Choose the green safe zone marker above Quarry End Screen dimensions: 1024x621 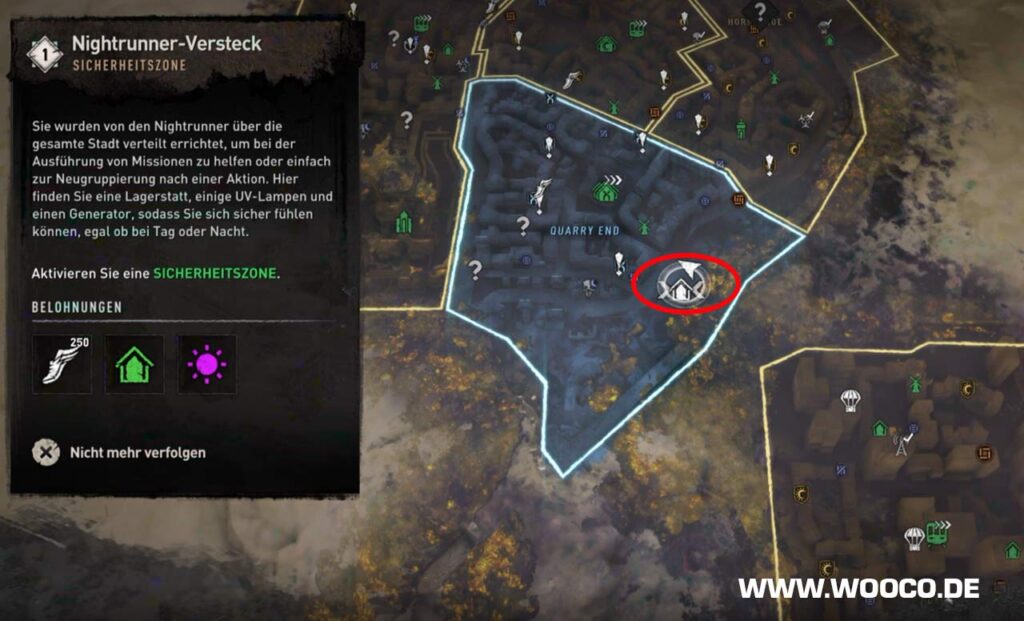click(606, 187)
